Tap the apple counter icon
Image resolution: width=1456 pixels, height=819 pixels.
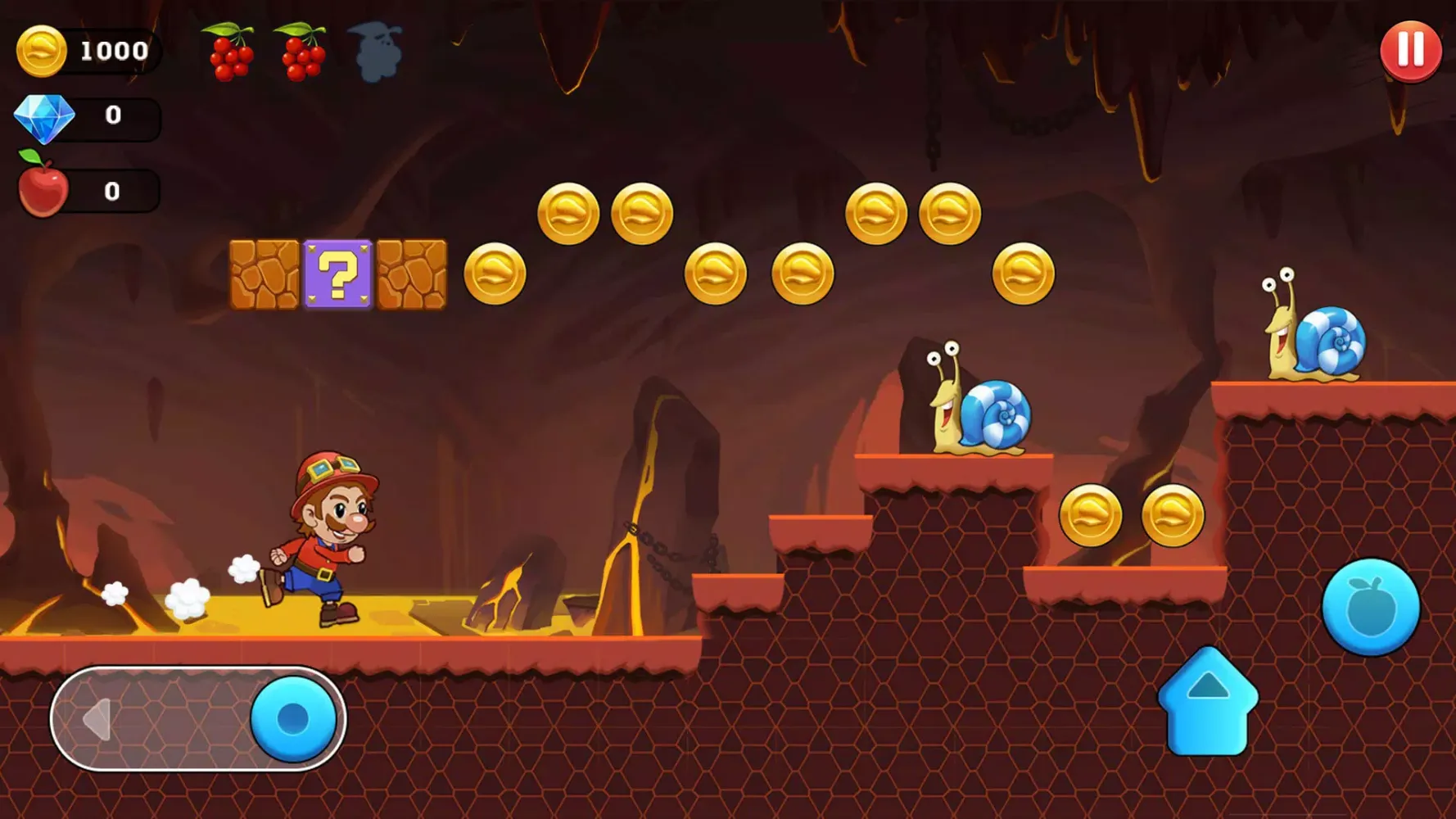click(43, 190)
